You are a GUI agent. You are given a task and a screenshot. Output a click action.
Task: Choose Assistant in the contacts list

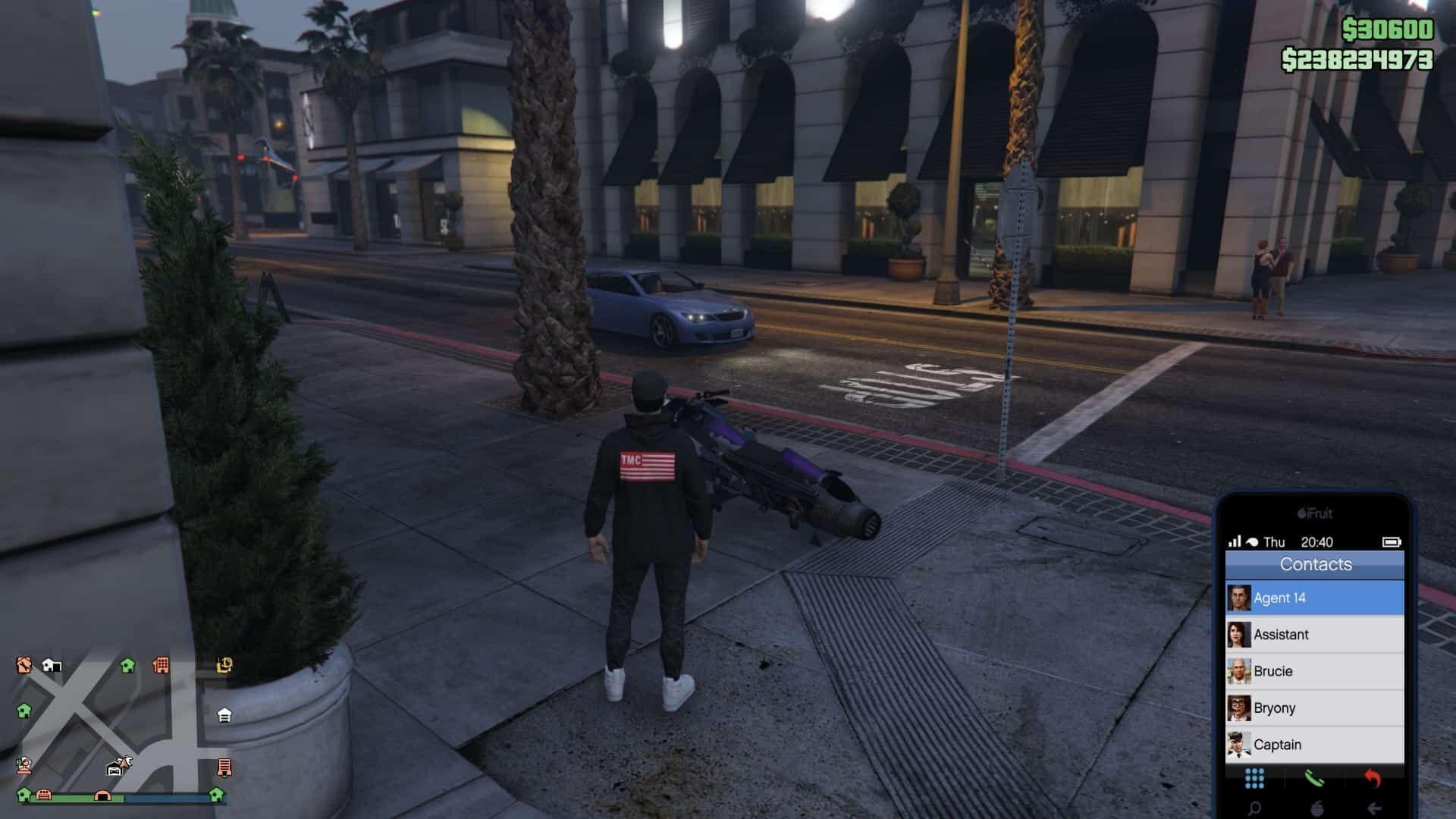point(1314,635)
